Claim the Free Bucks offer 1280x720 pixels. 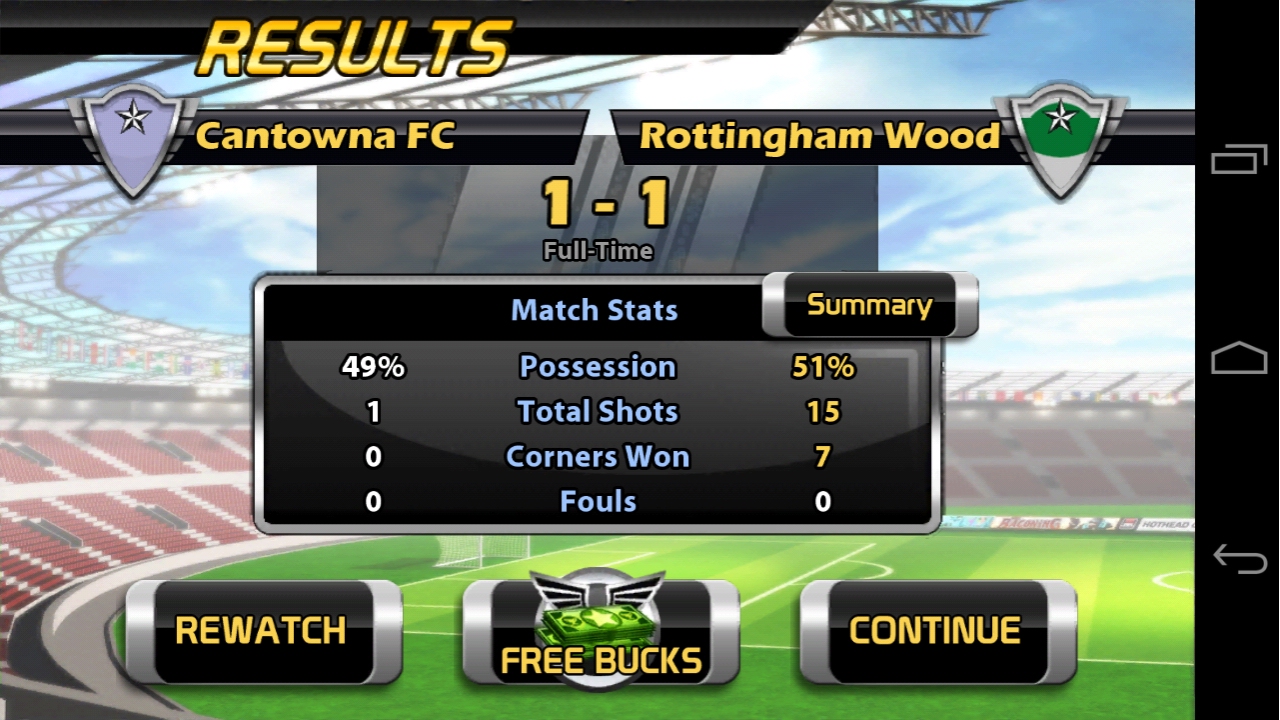(600, 635)
